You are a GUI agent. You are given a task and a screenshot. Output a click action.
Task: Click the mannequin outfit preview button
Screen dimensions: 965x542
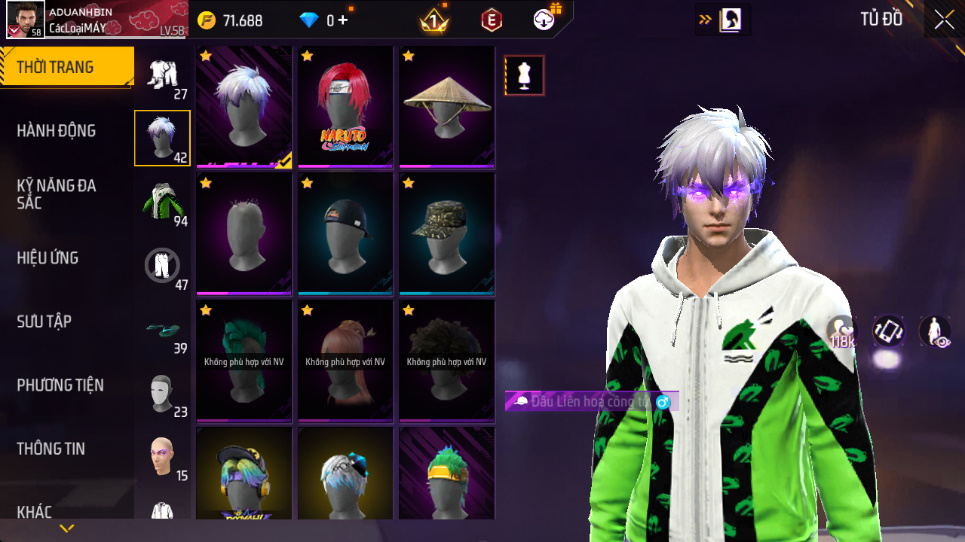525,75
